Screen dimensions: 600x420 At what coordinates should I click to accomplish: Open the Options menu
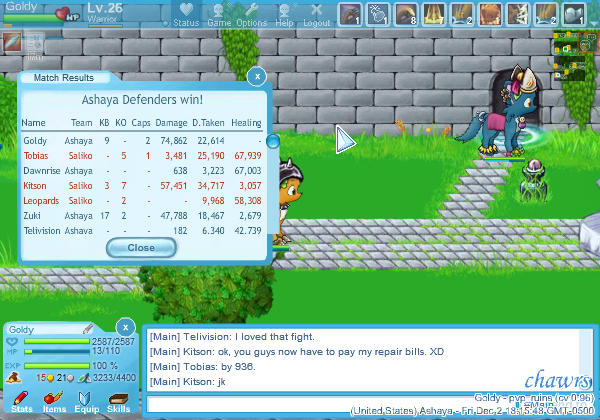click(x=251, y=15)
